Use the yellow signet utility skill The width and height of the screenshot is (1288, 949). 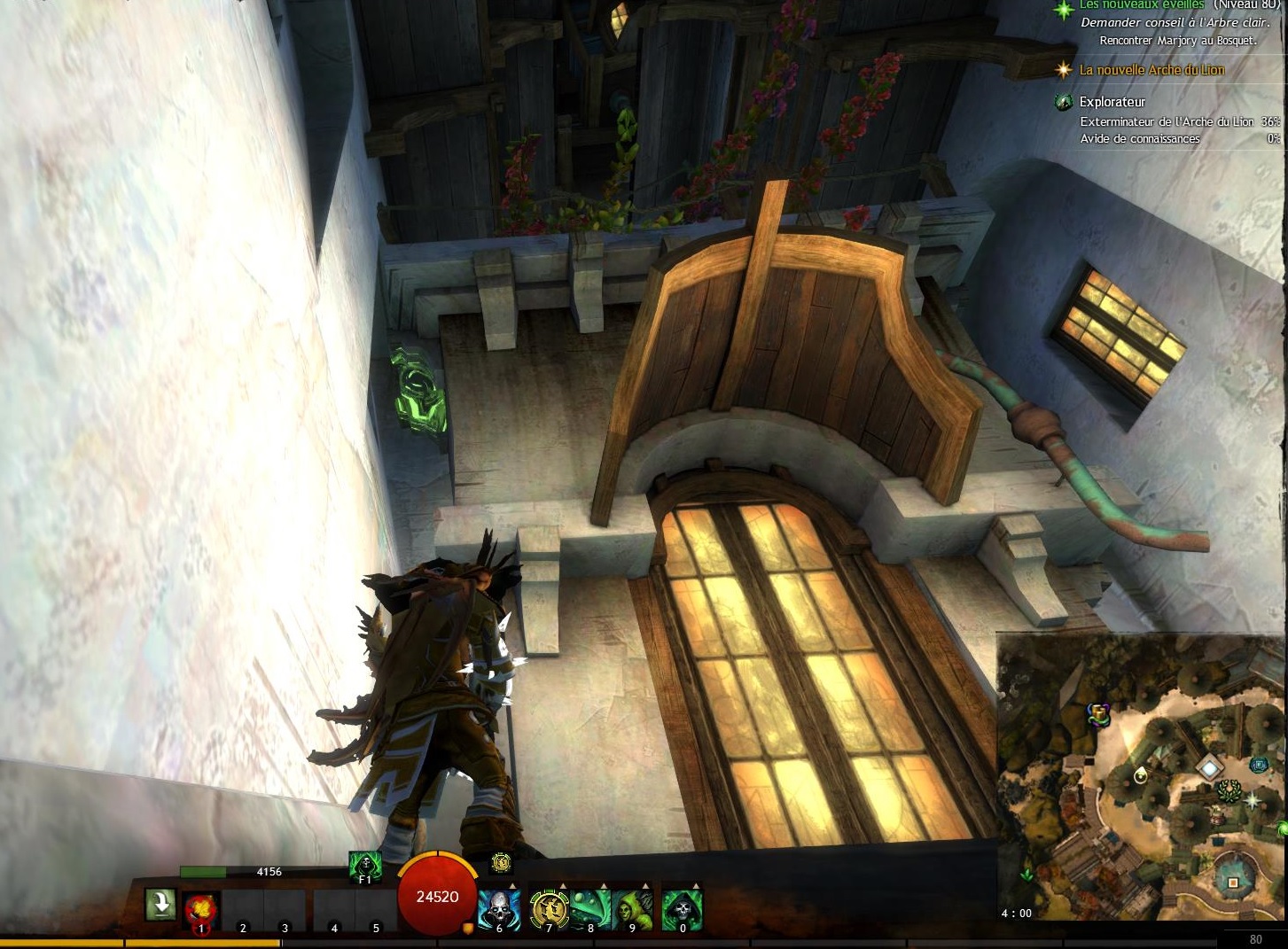549,908
